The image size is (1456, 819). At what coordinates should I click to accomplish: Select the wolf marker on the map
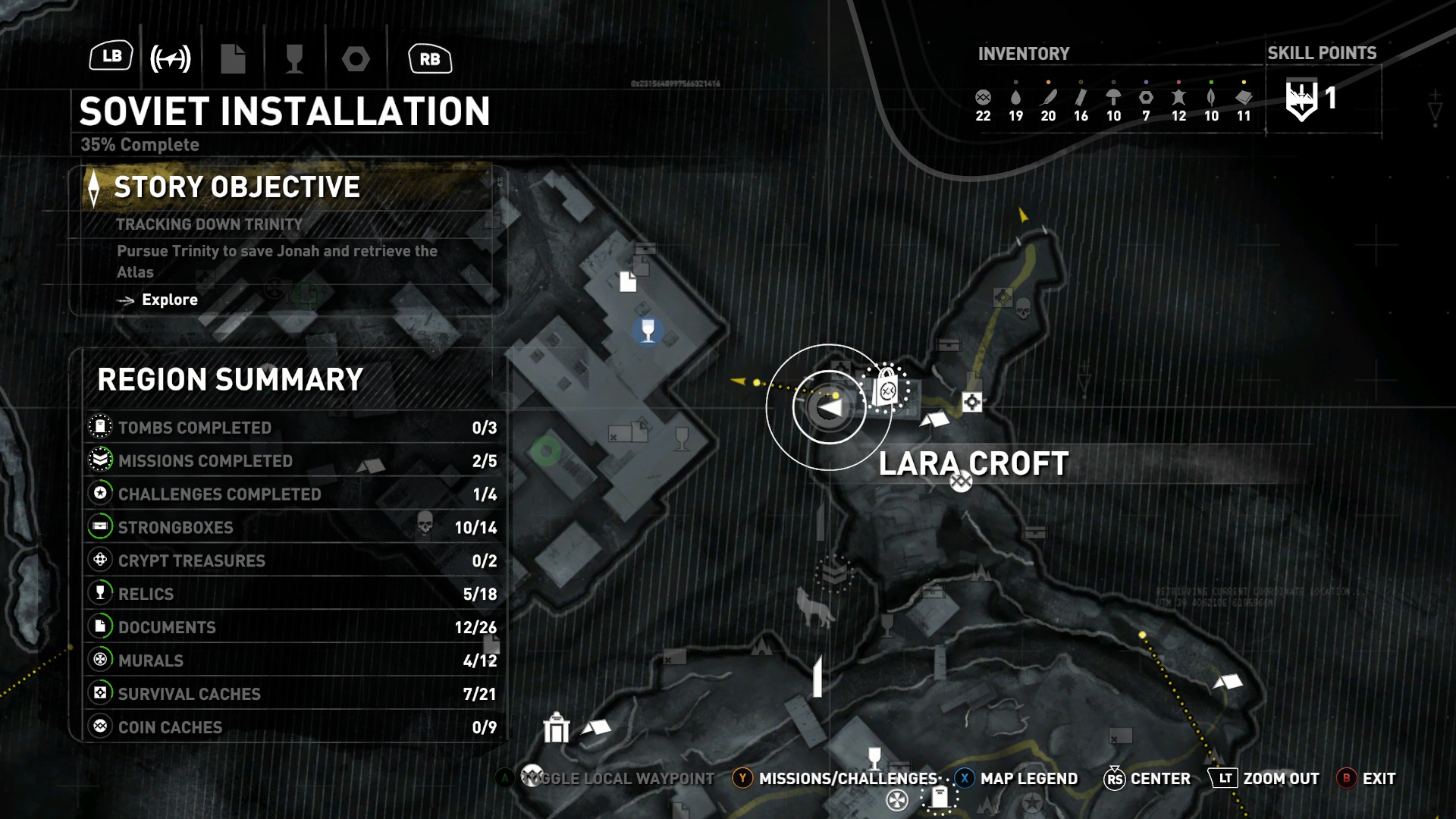point(813,607)
